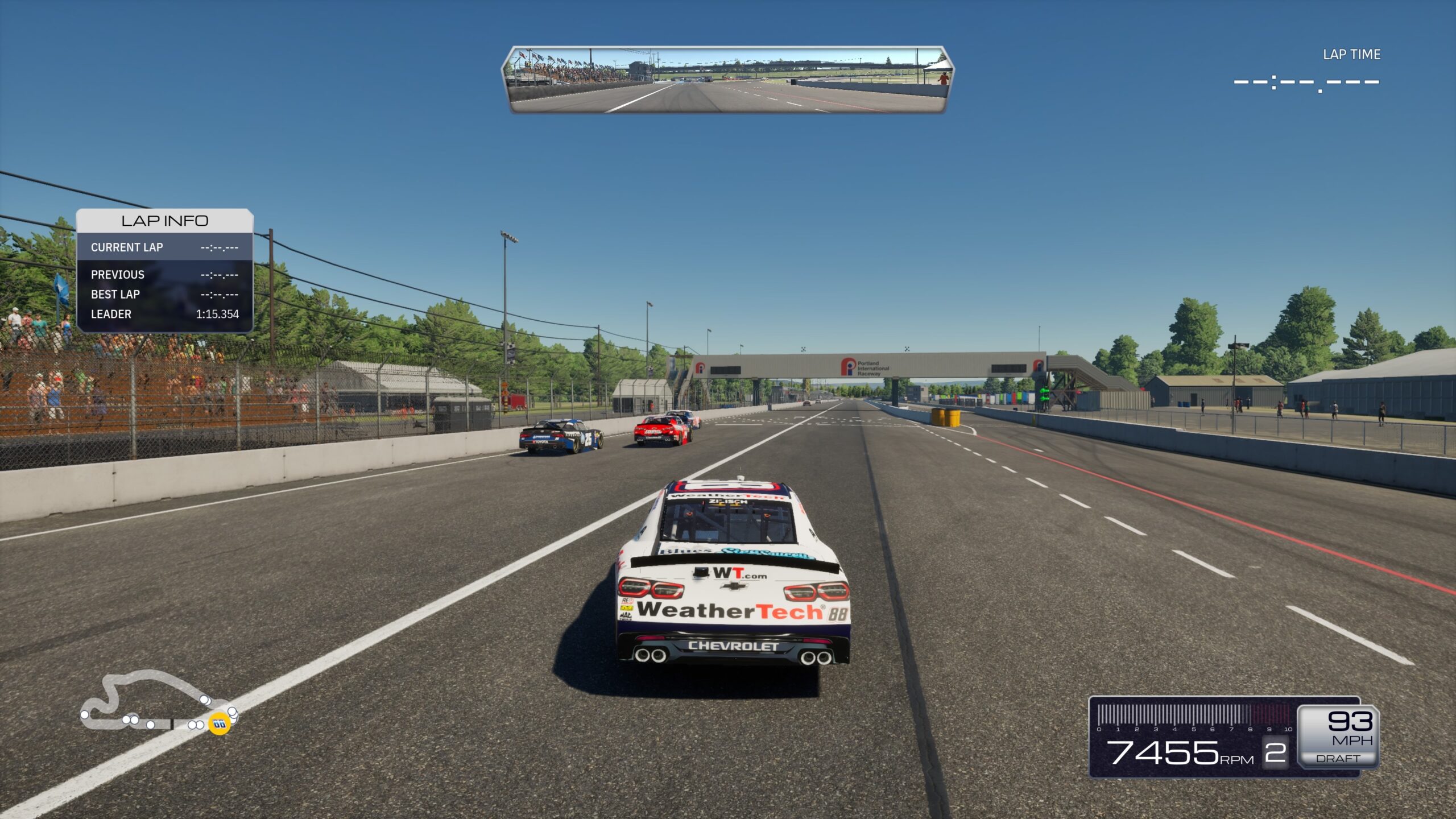
Task: Select the LAP INFO panel header
Action: point(164,221)
